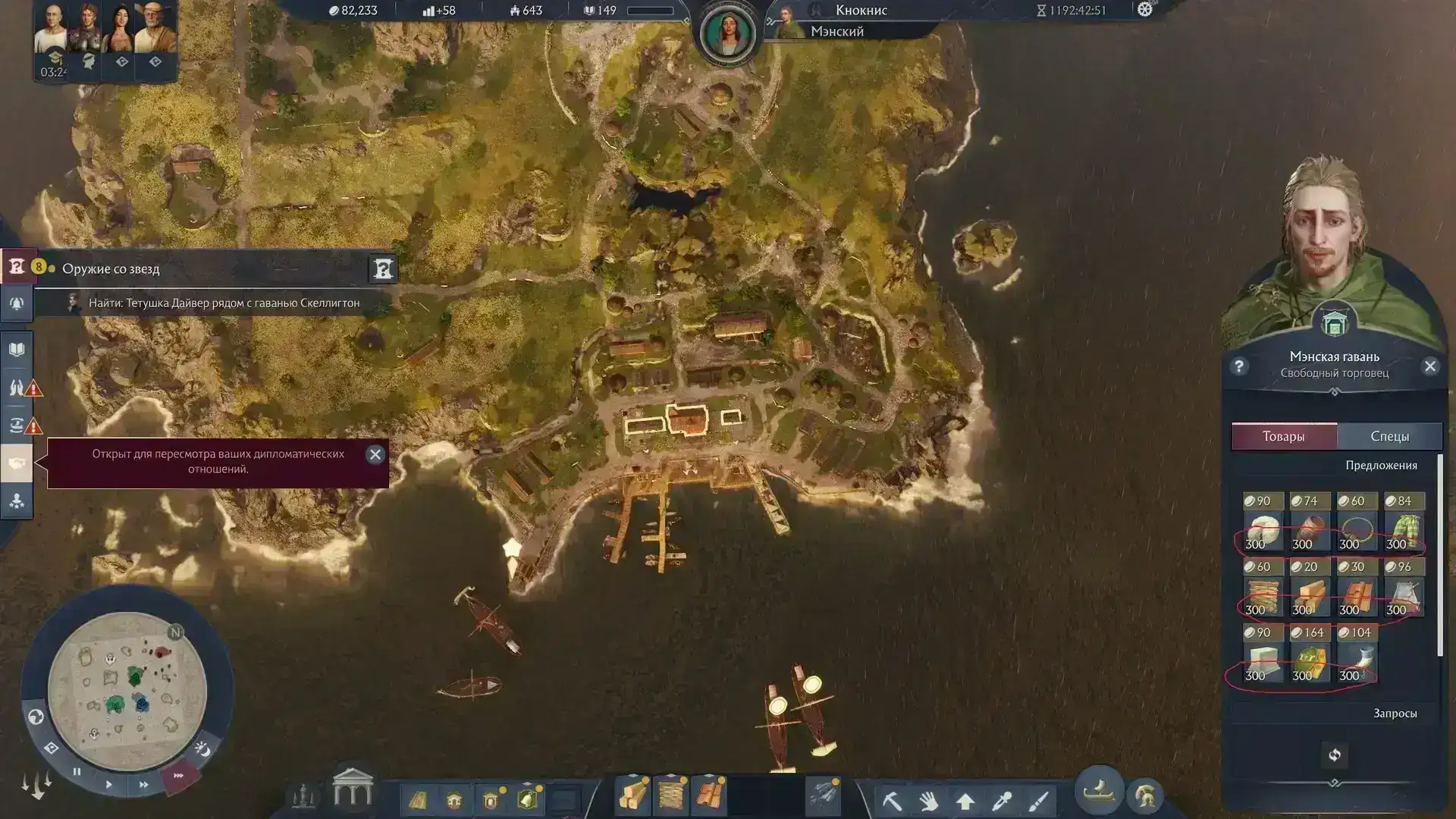Select the pickaxe demolish tool
The height and width of the screenshot is (819, 1456).
pos(892,800)
